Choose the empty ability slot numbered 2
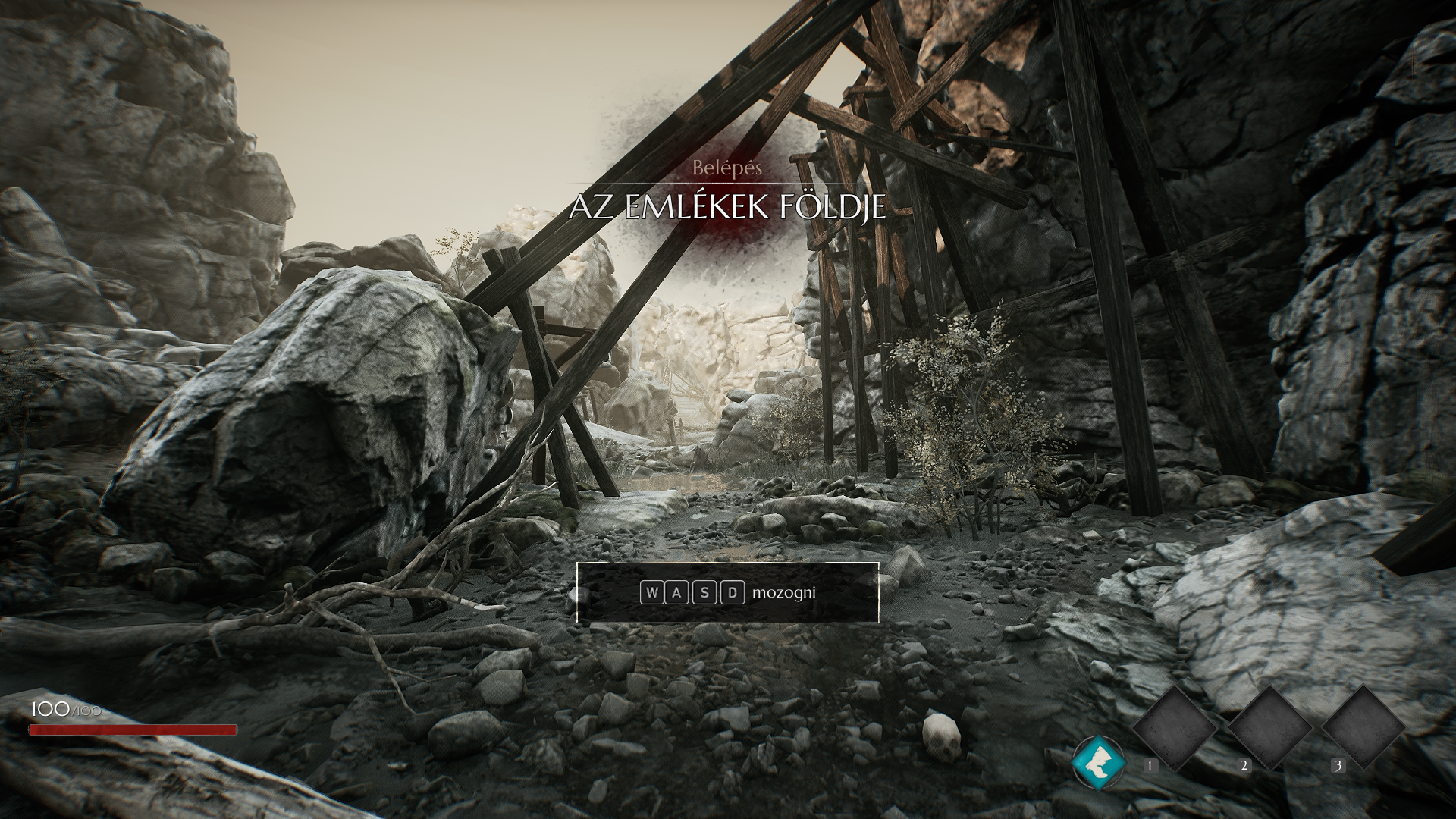The width and height of the screenshot is (1456, 819). [1269, 727]
